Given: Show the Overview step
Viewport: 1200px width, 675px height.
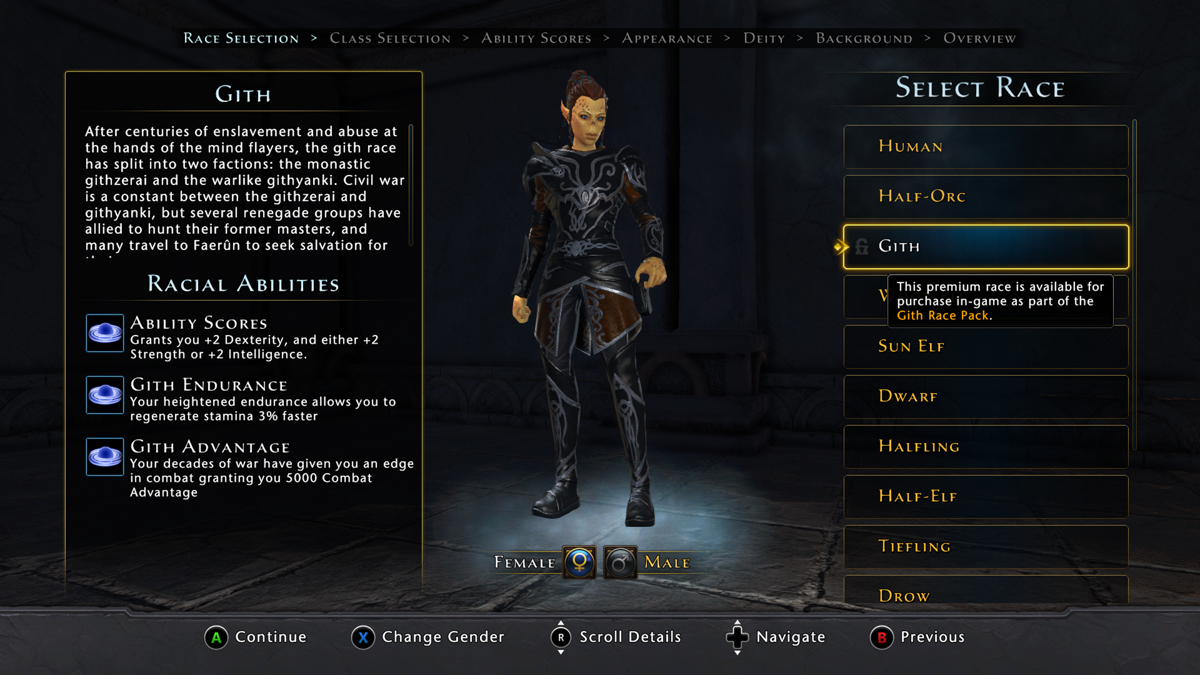Looking at the screenshot, I should click(979, 39).
